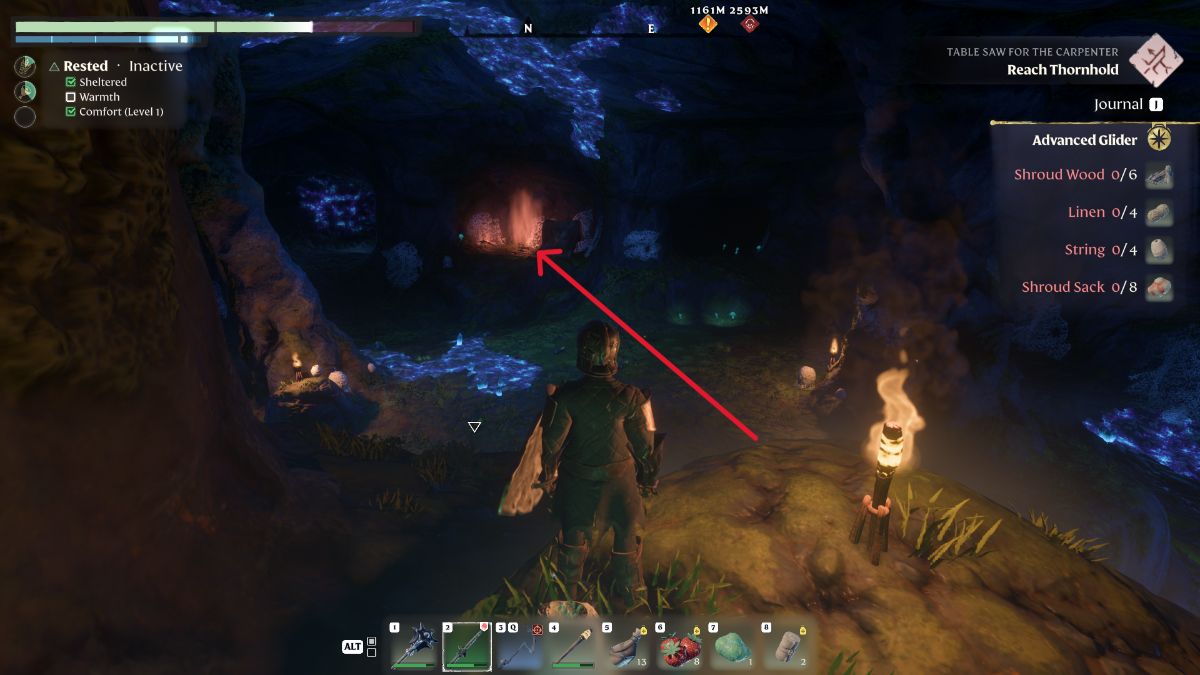Viewport: 1200px width, 675px height.
Task: Select the rolled bundle item in slot 8
Action: click(783, 646)
